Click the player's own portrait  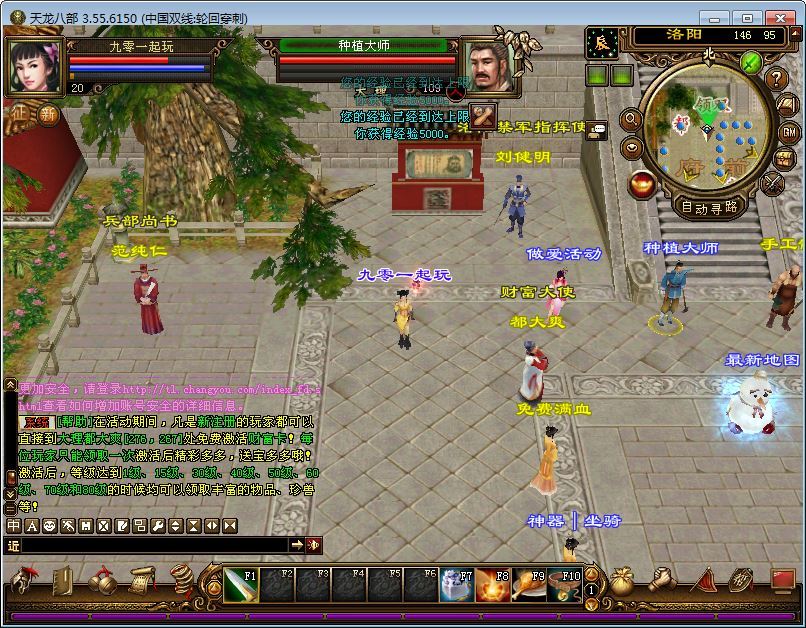coord(36,65)
